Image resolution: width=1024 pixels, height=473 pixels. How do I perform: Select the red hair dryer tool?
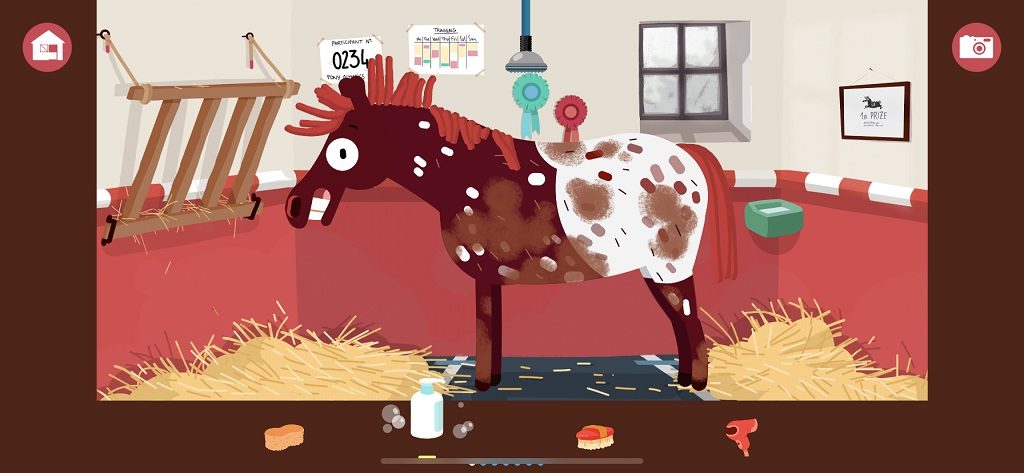tap(742, 435)
